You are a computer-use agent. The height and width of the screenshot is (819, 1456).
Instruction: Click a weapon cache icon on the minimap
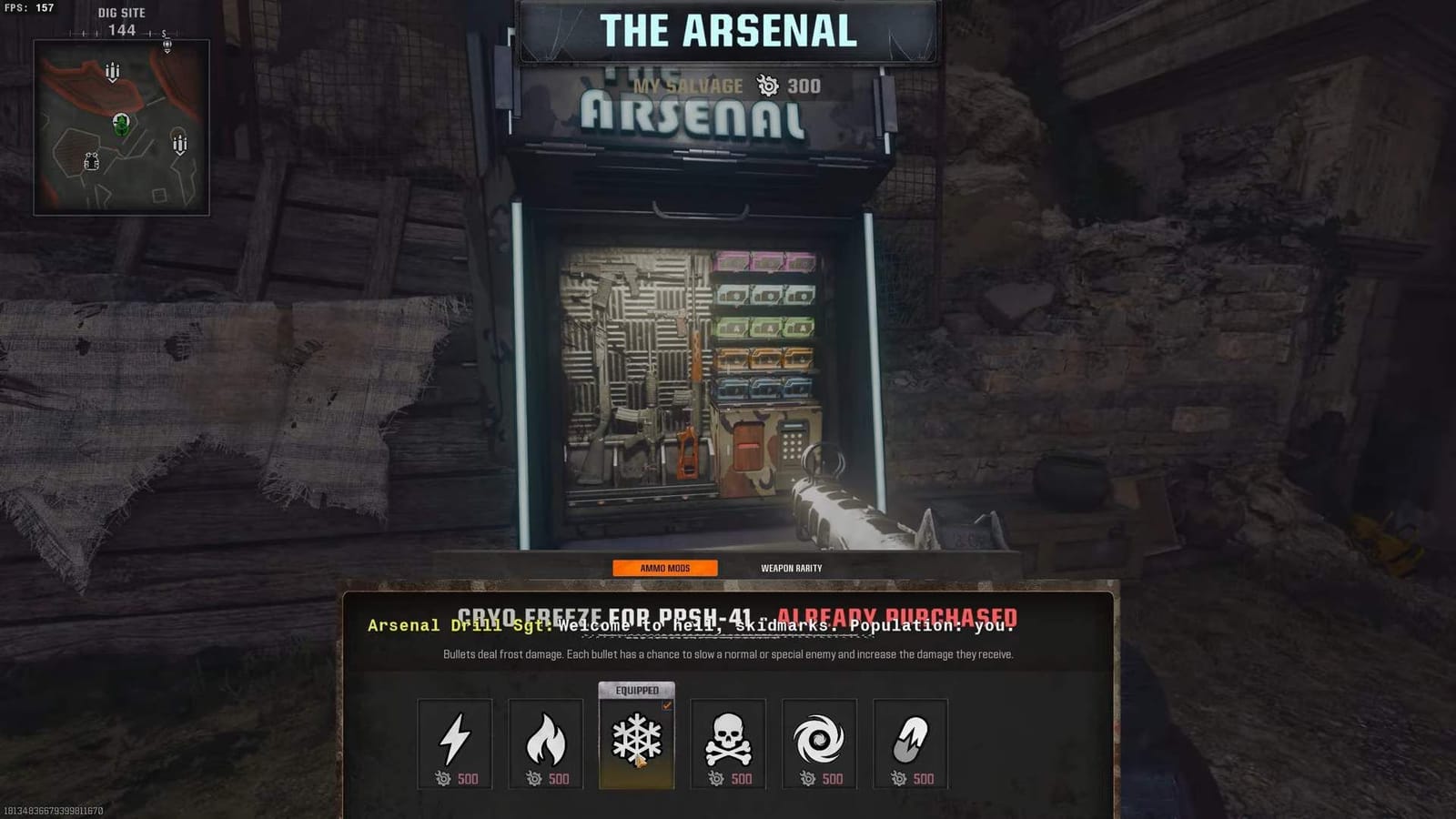click(x=113, y=68)
